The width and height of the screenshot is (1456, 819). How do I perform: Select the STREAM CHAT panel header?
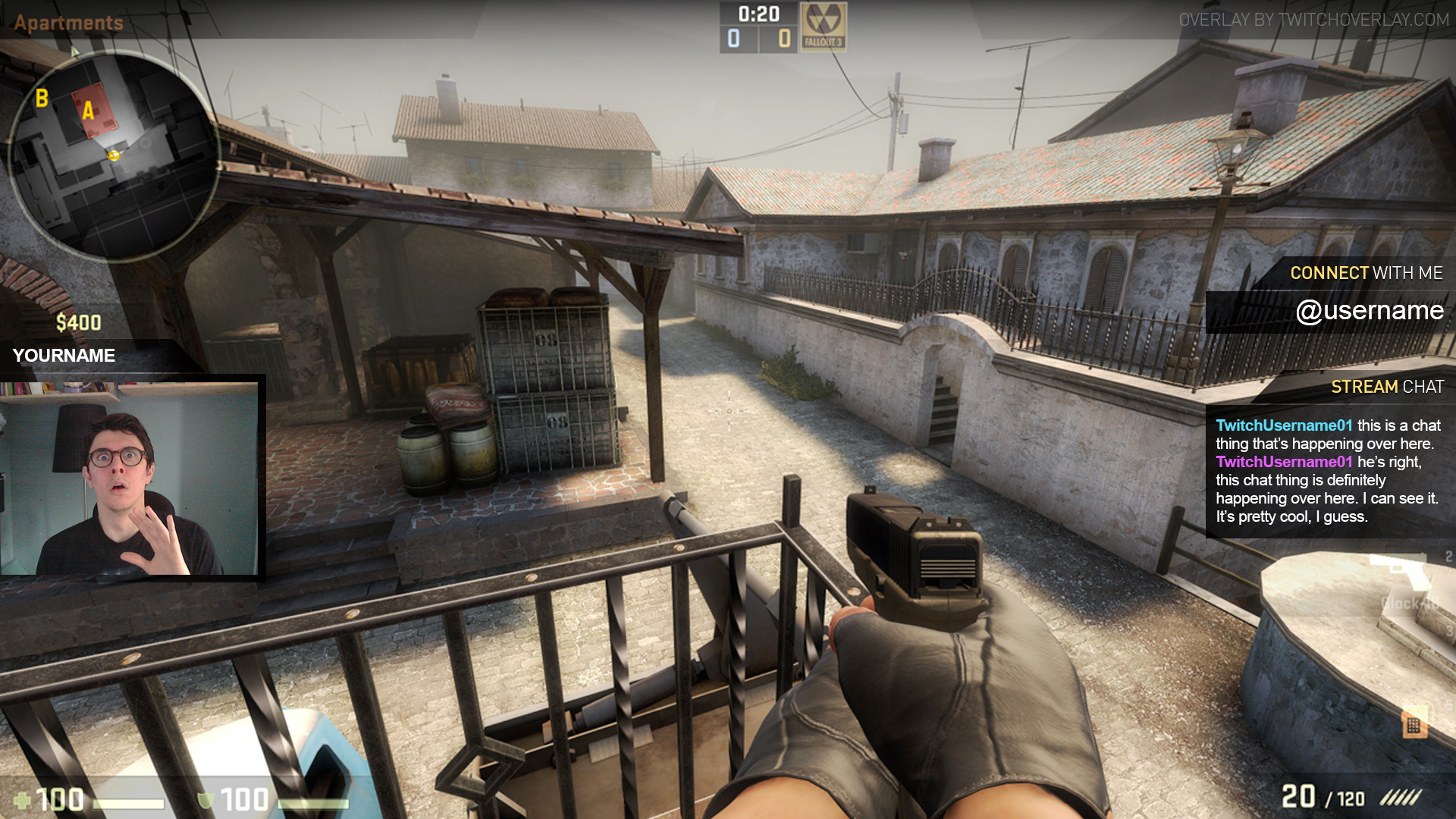1386,387
